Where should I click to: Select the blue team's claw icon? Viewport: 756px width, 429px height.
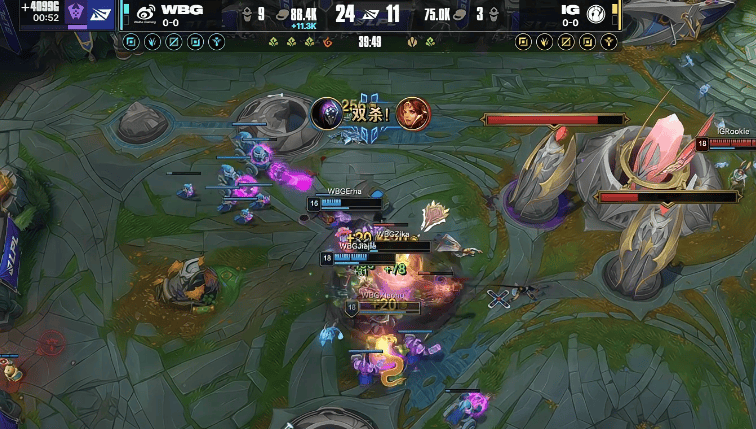[x=152, y=42]
